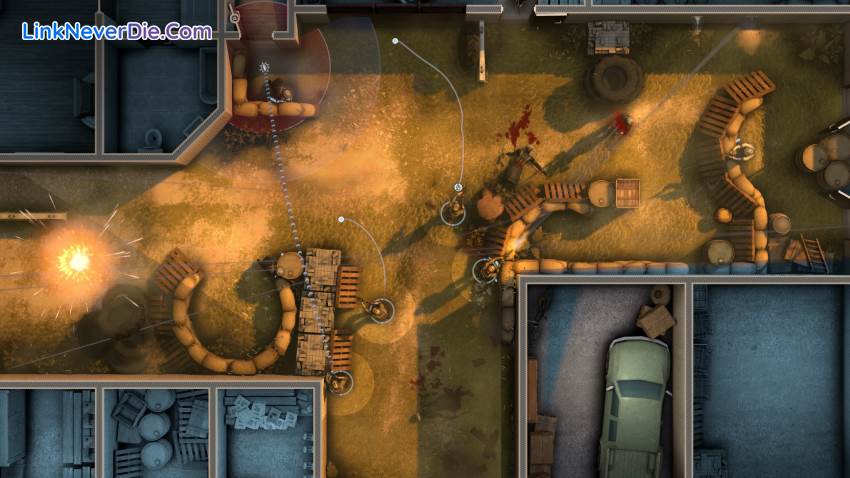Select the trooper with the waypoint marker above him
This screenshot has height=478, width=850.
pyautogui.click(x=455, y=210)
